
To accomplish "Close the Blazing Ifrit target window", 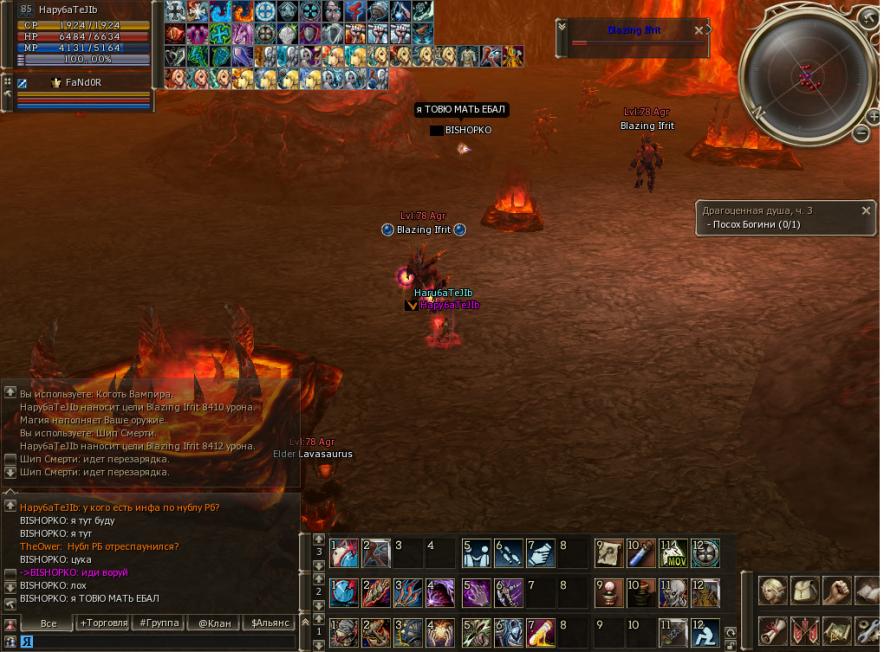I will pyautogui.click(x=698, y=30).
